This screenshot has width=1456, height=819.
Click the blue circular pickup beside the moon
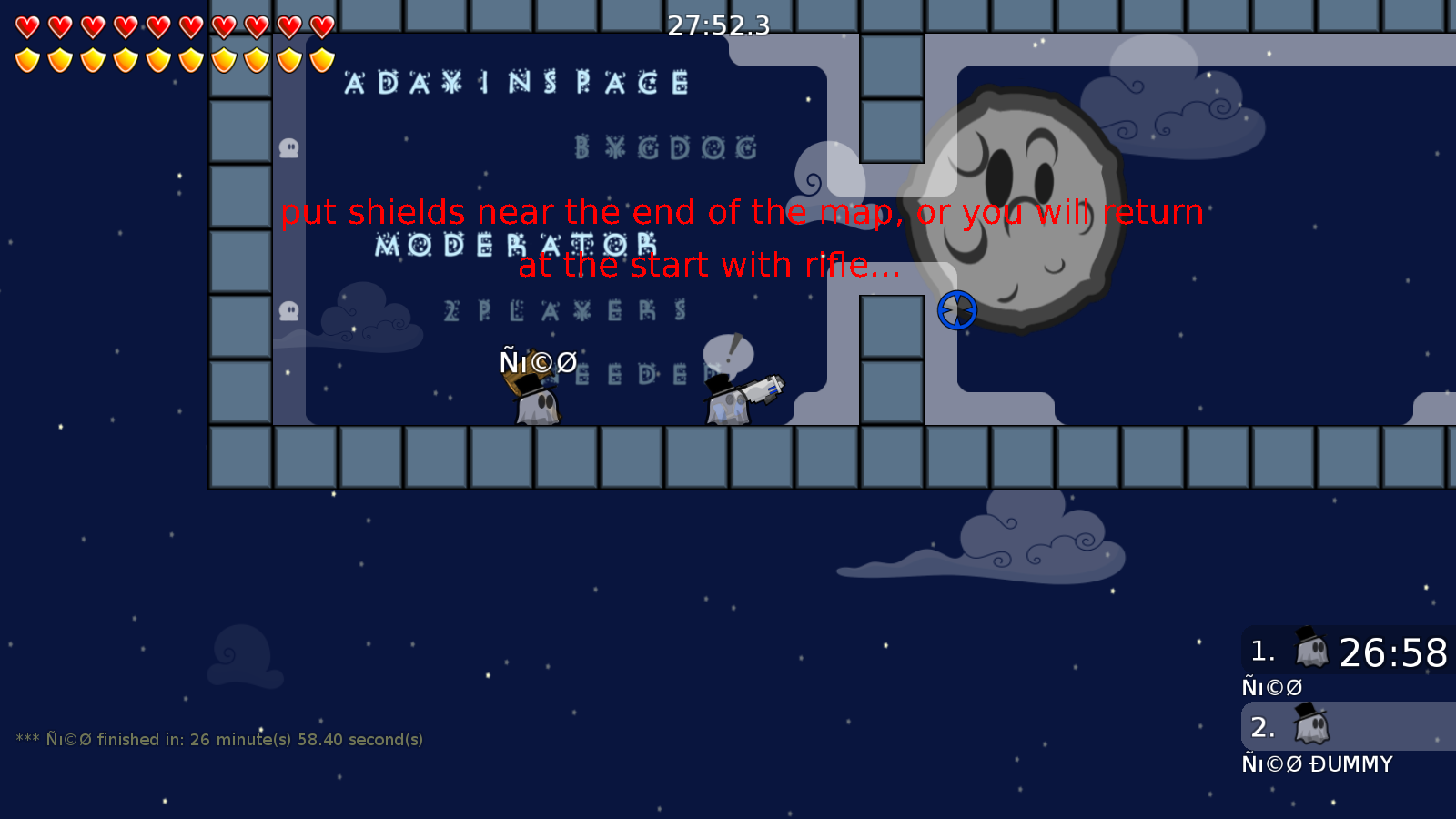point(956,310)
